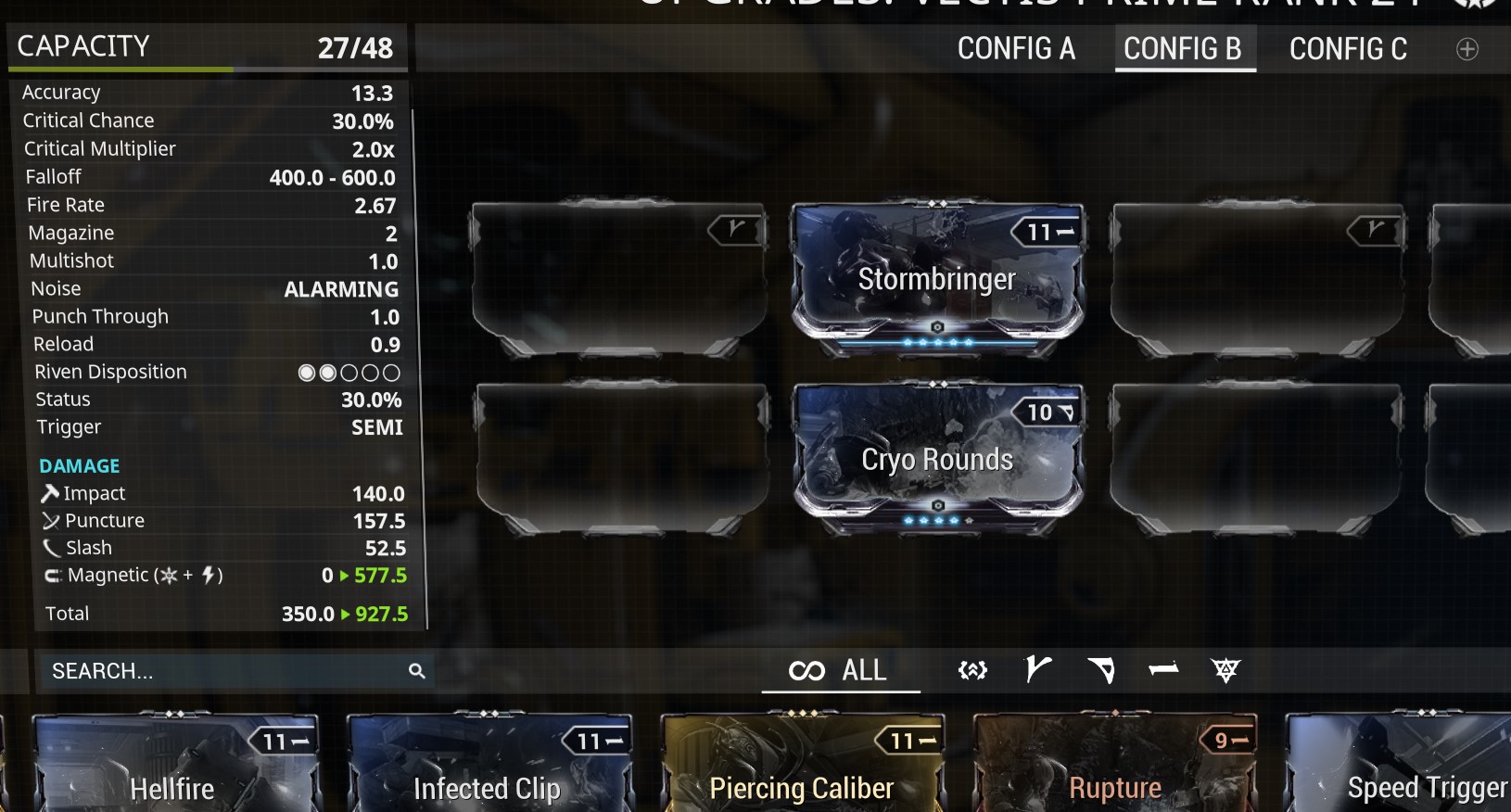Choose the Hellfire mod card
This screenshot has width=1511, height=812.
(x=173, y=765)
